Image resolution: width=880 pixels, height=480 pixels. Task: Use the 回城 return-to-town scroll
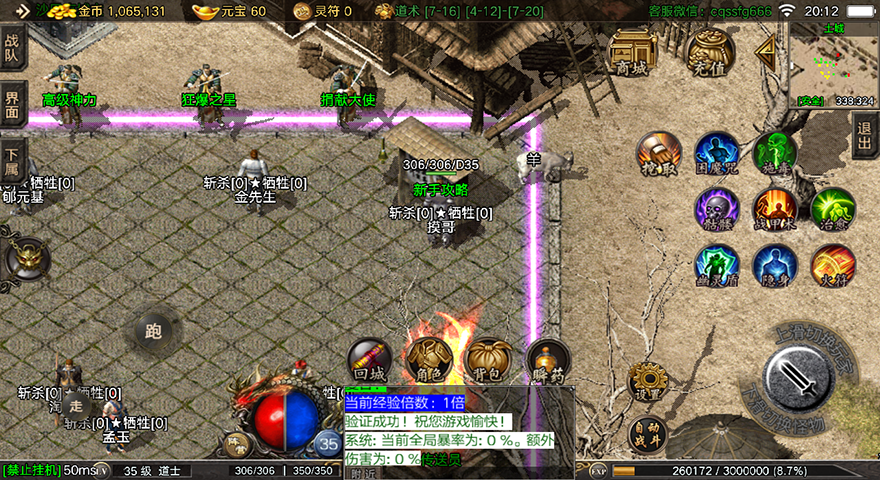(369, 358)
